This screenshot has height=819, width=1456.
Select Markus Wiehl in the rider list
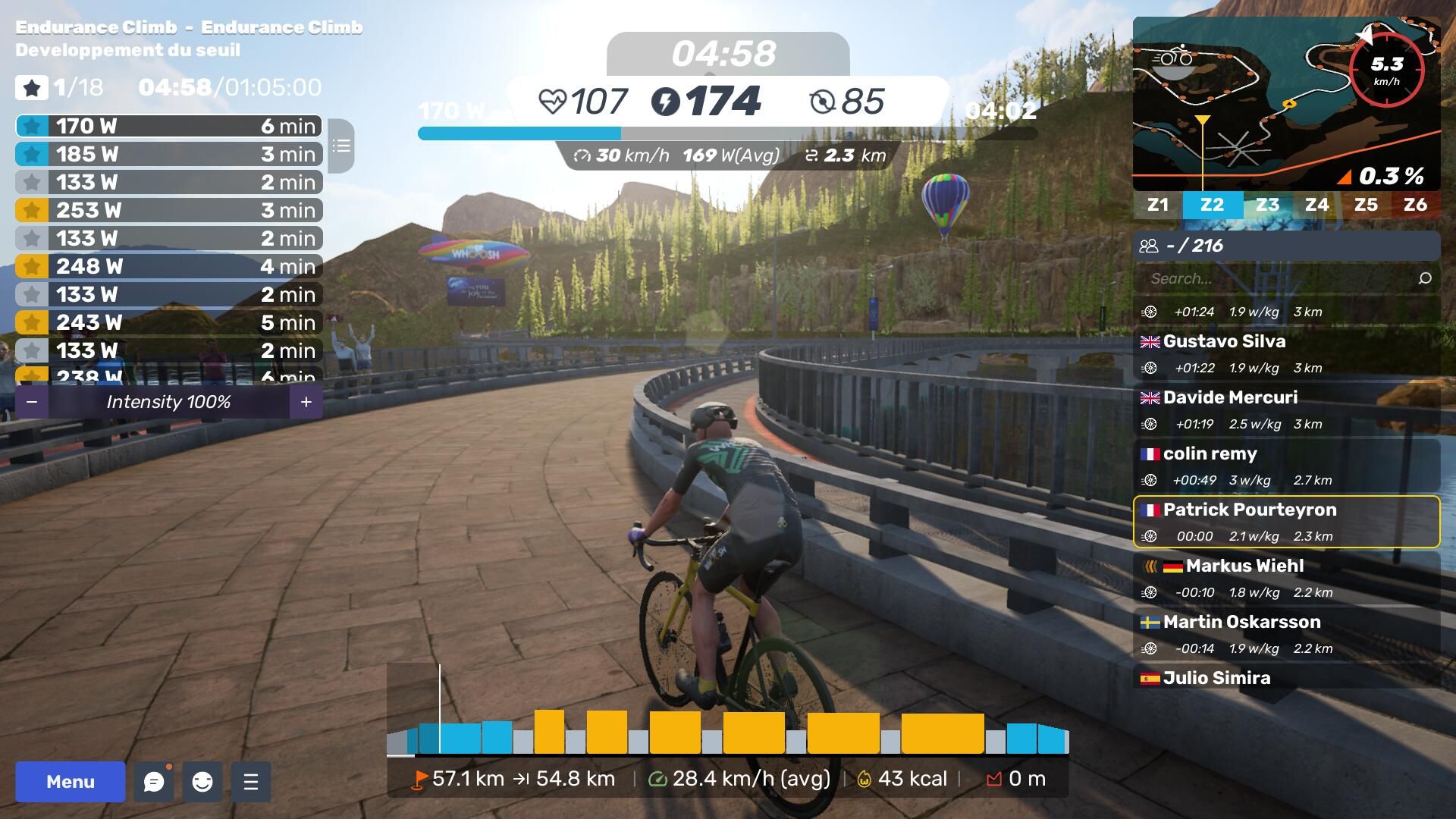tap(1286, 578)
